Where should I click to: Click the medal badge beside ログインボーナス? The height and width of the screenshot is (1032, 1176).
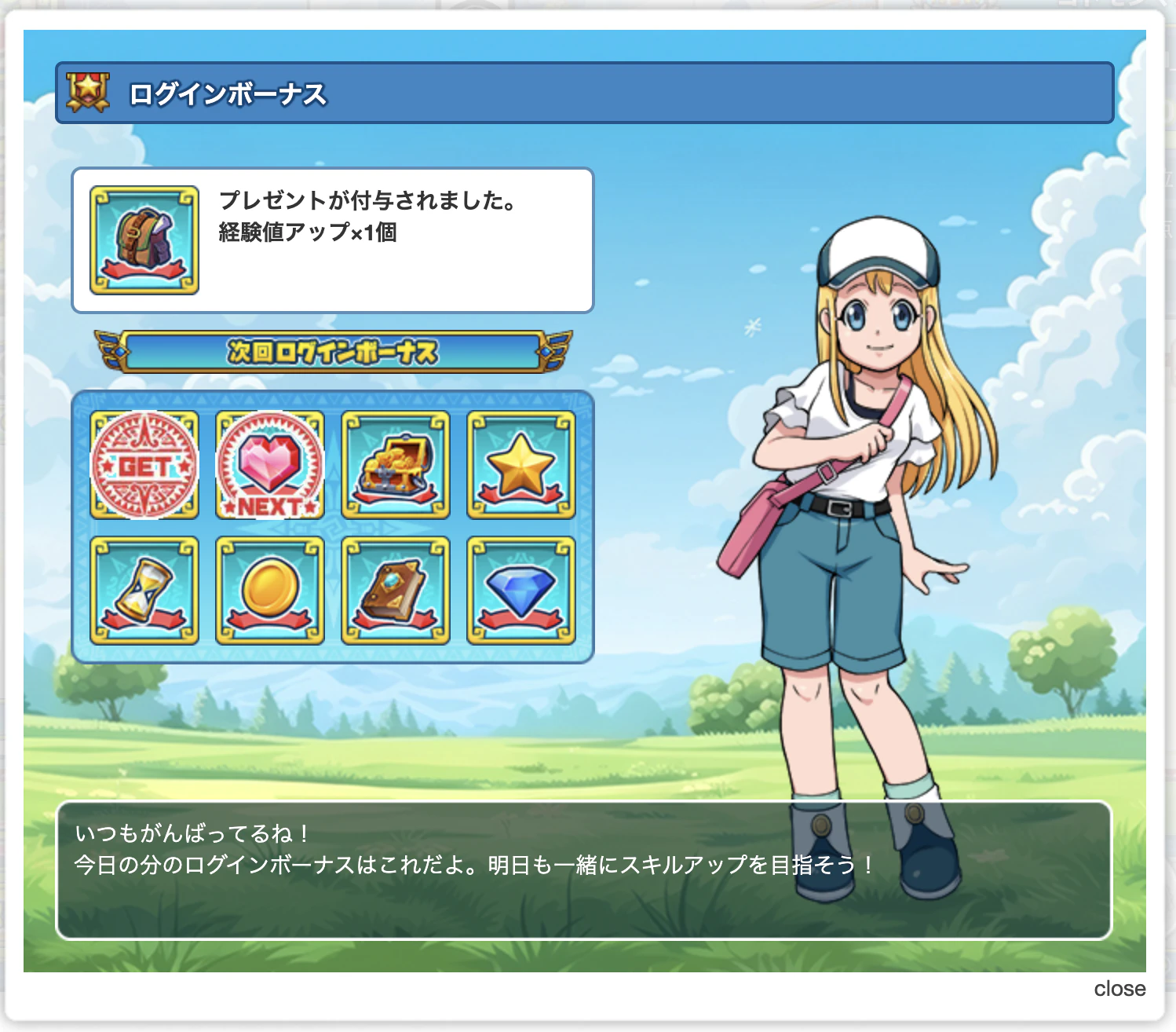tap(86, 90)
